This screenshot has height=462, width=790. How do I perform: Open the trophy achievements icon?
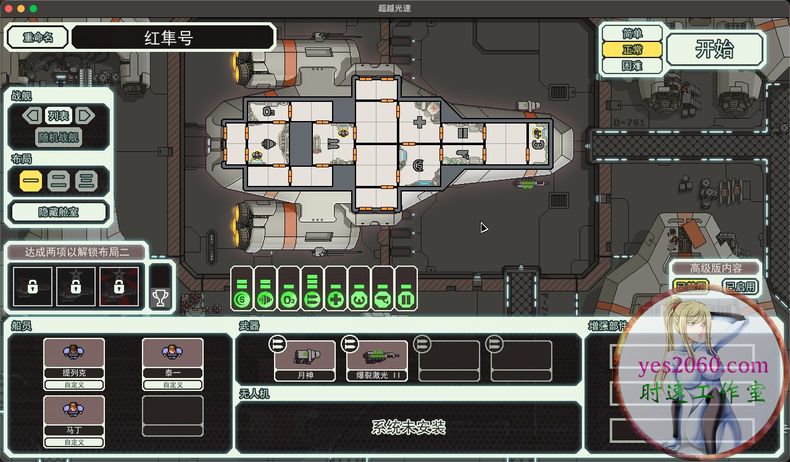click(160, 296)
